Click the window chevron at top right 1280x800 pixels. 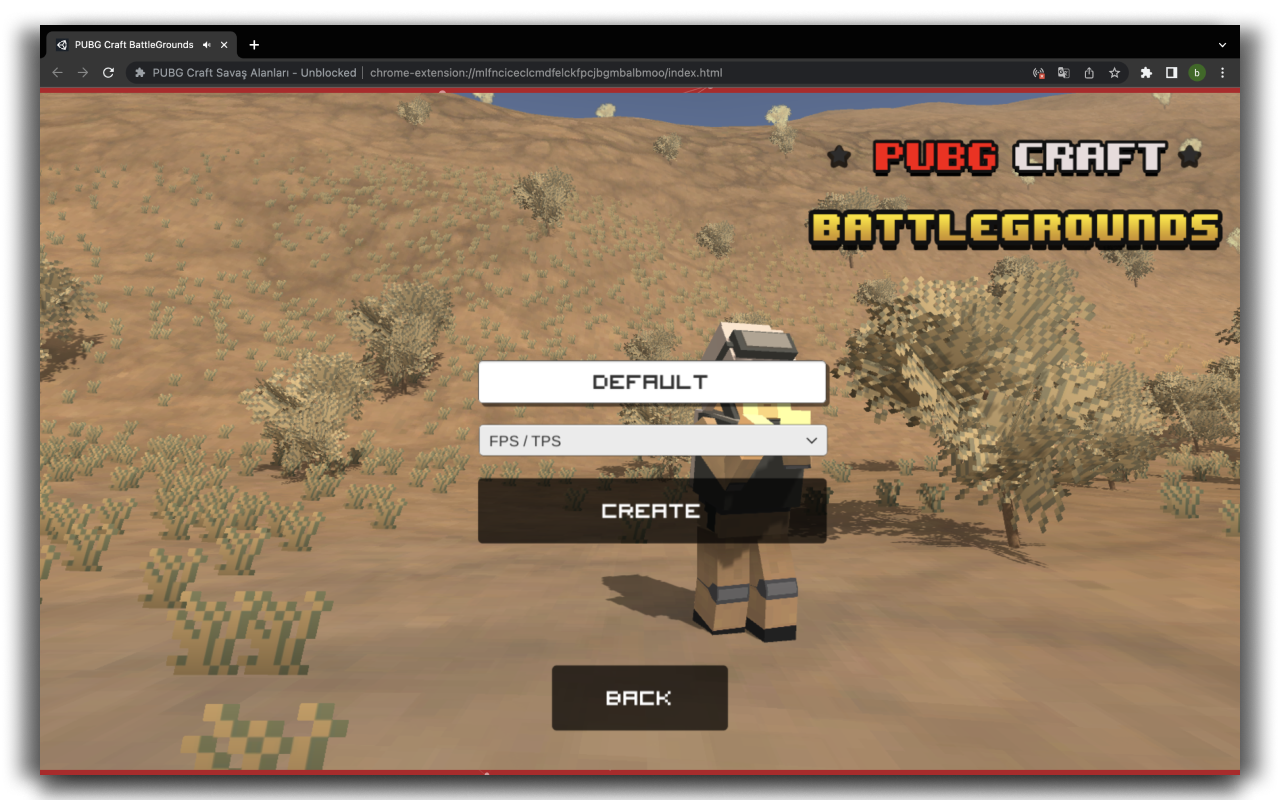tap(1222, 44)
